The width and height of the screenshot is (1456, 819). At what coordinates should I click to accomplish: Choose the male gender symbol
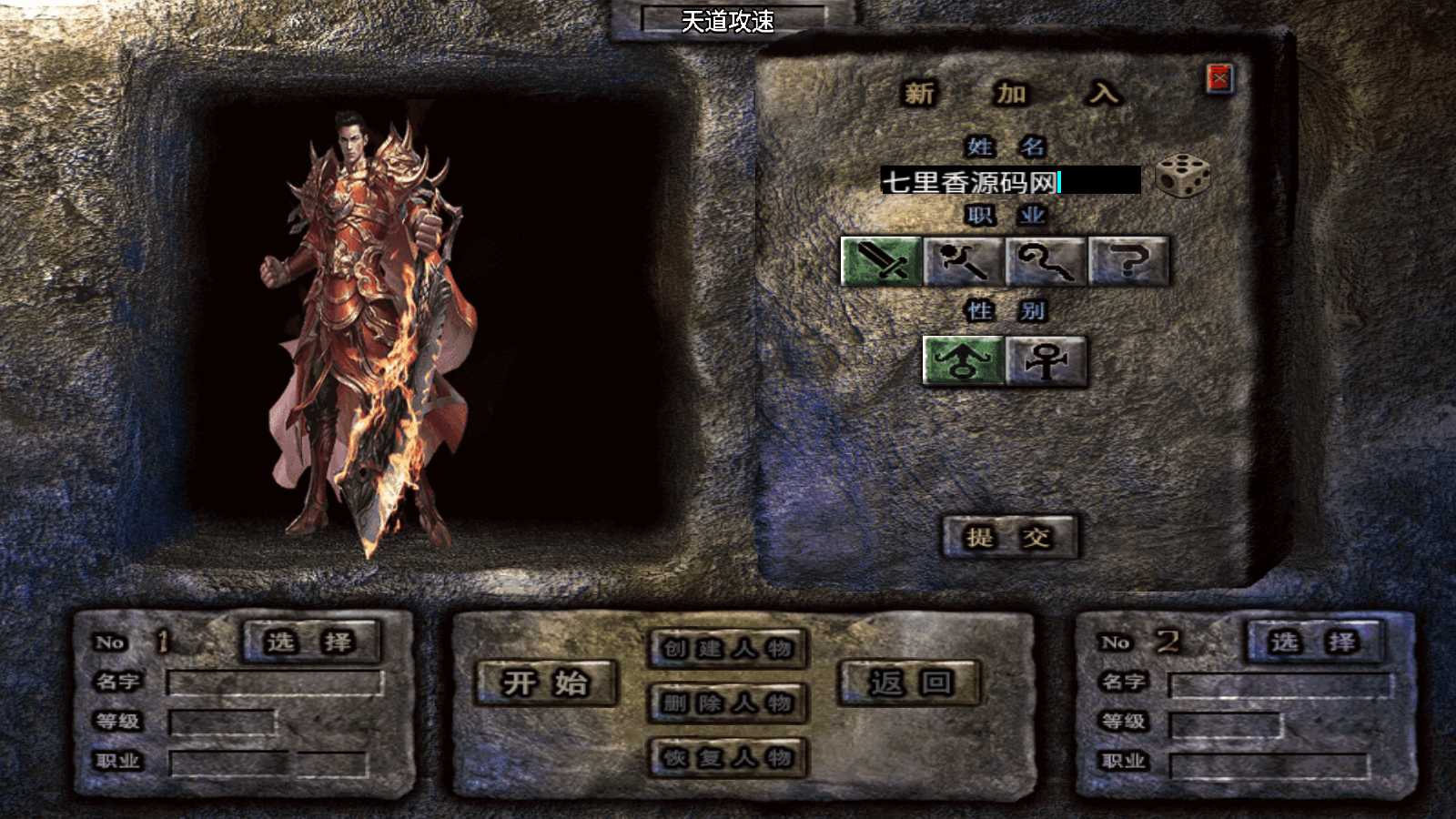[963, 362]
